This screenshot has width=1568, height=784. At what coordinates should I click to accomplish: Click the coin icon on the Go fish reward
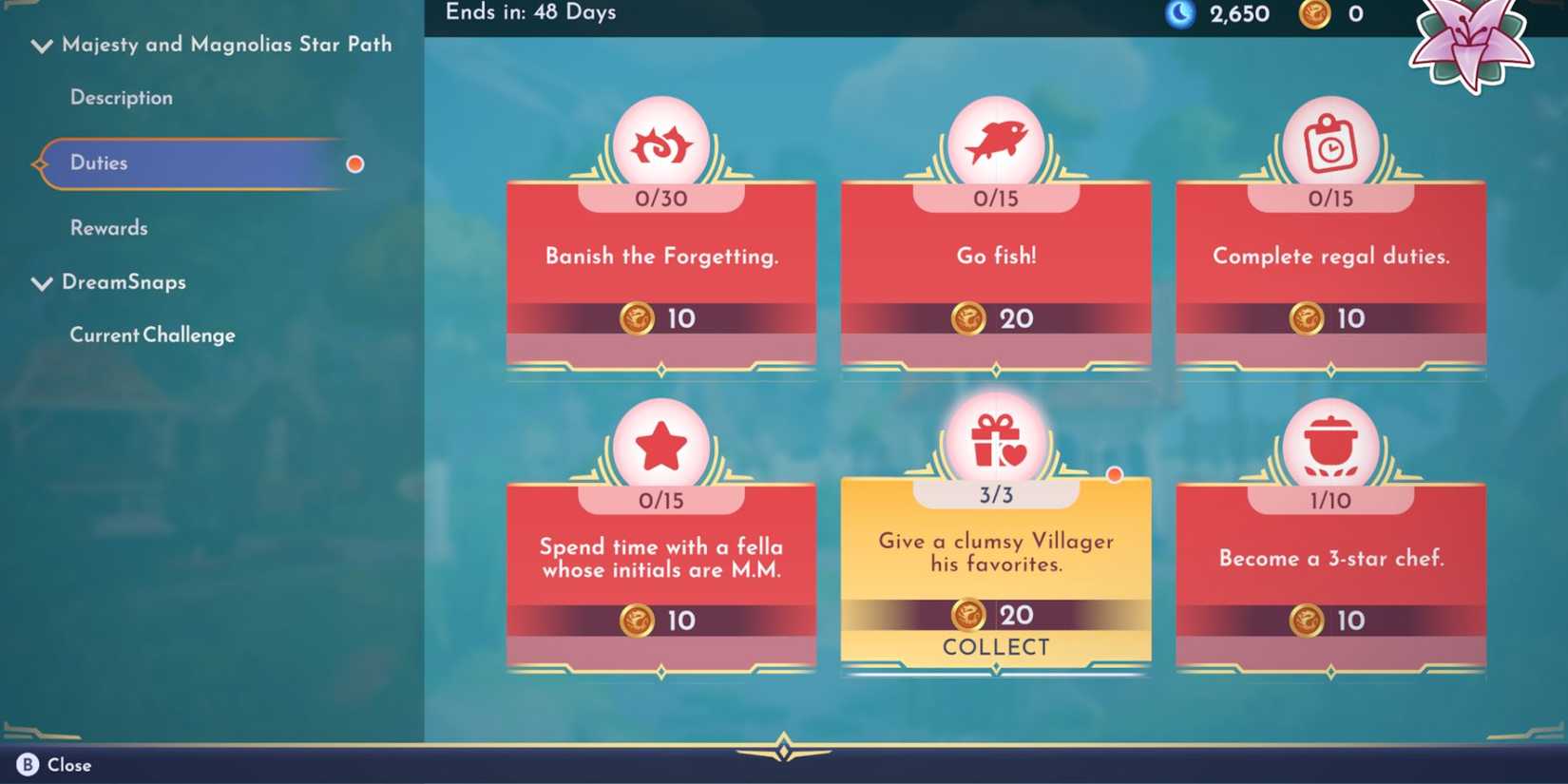969,319
